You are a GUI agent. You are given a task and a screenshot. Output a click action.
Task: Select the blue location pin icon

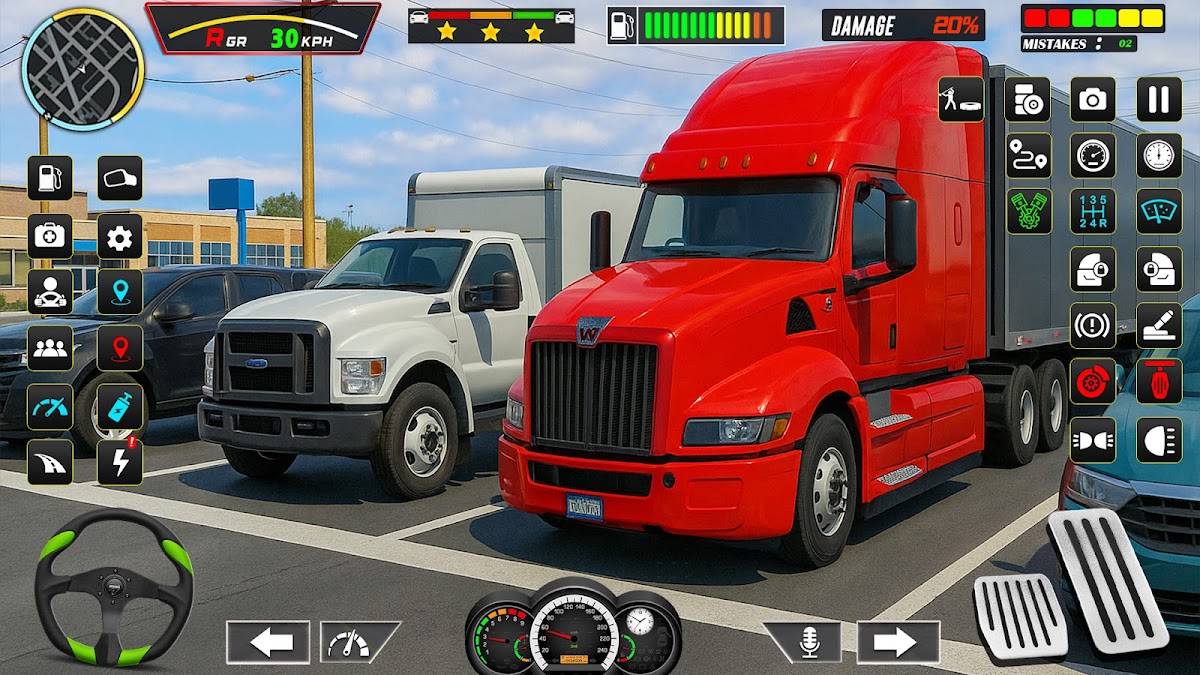click(x=120, y=292)
